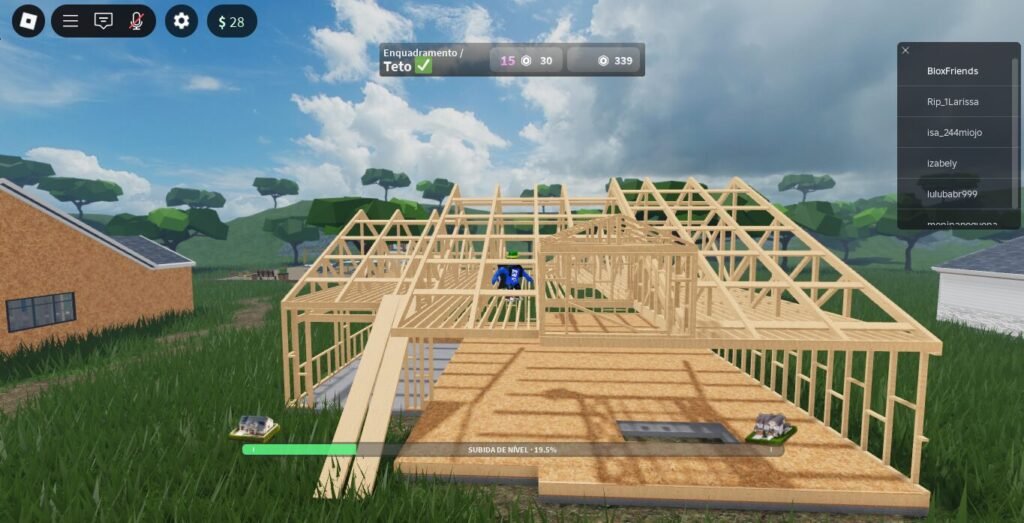Click the $28 money button
1024x523 pixels.
(231, 21)
